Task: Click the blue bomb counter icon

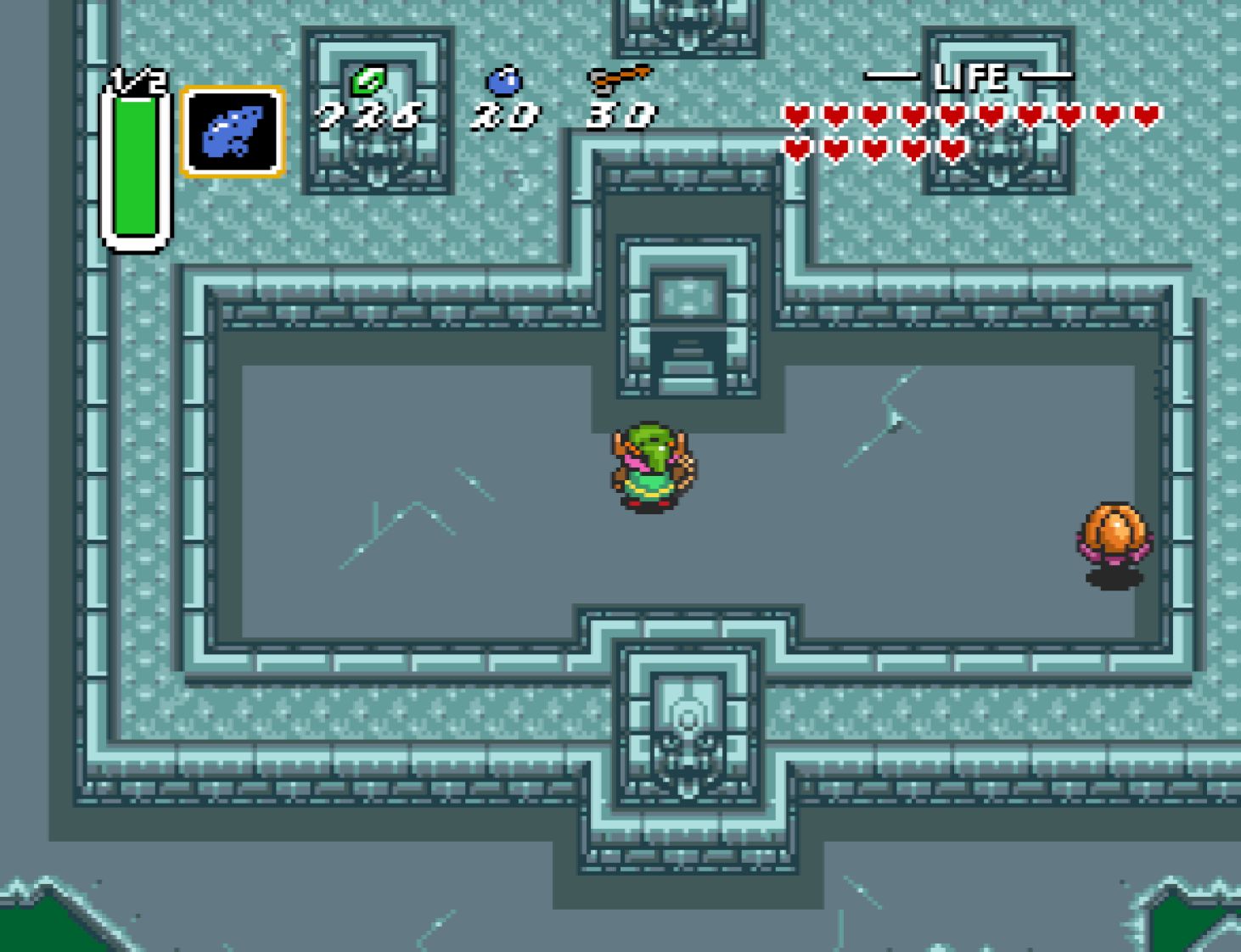Action: pos(504,79)
